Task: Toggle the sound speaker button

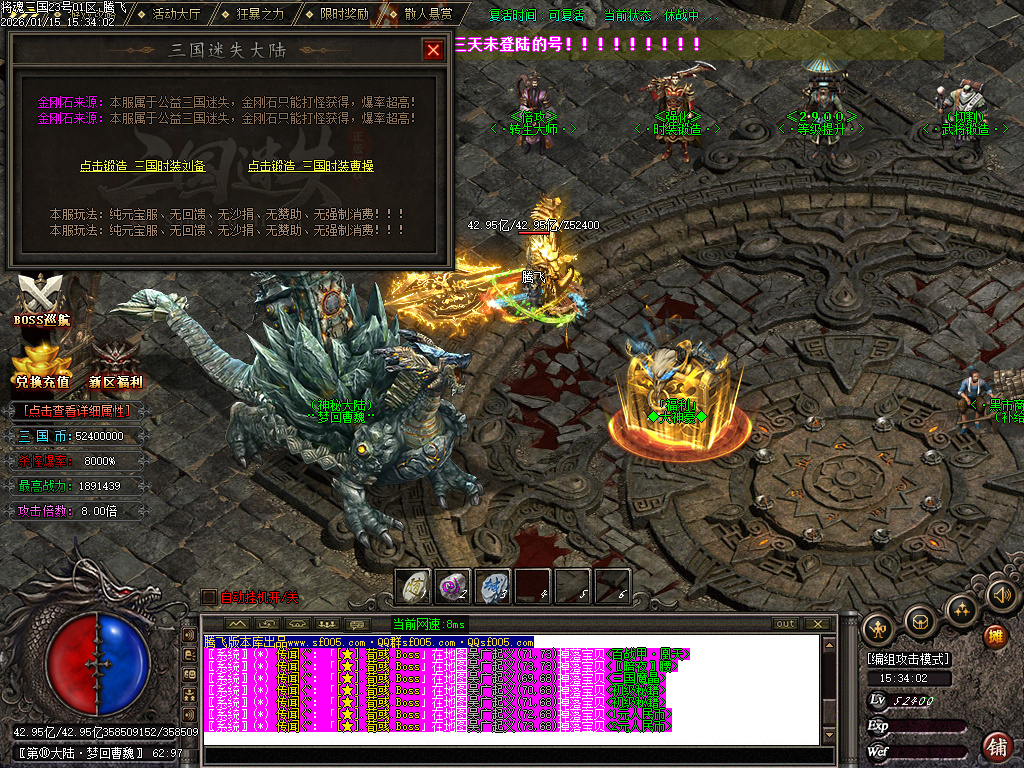Action: [1001, 597]
